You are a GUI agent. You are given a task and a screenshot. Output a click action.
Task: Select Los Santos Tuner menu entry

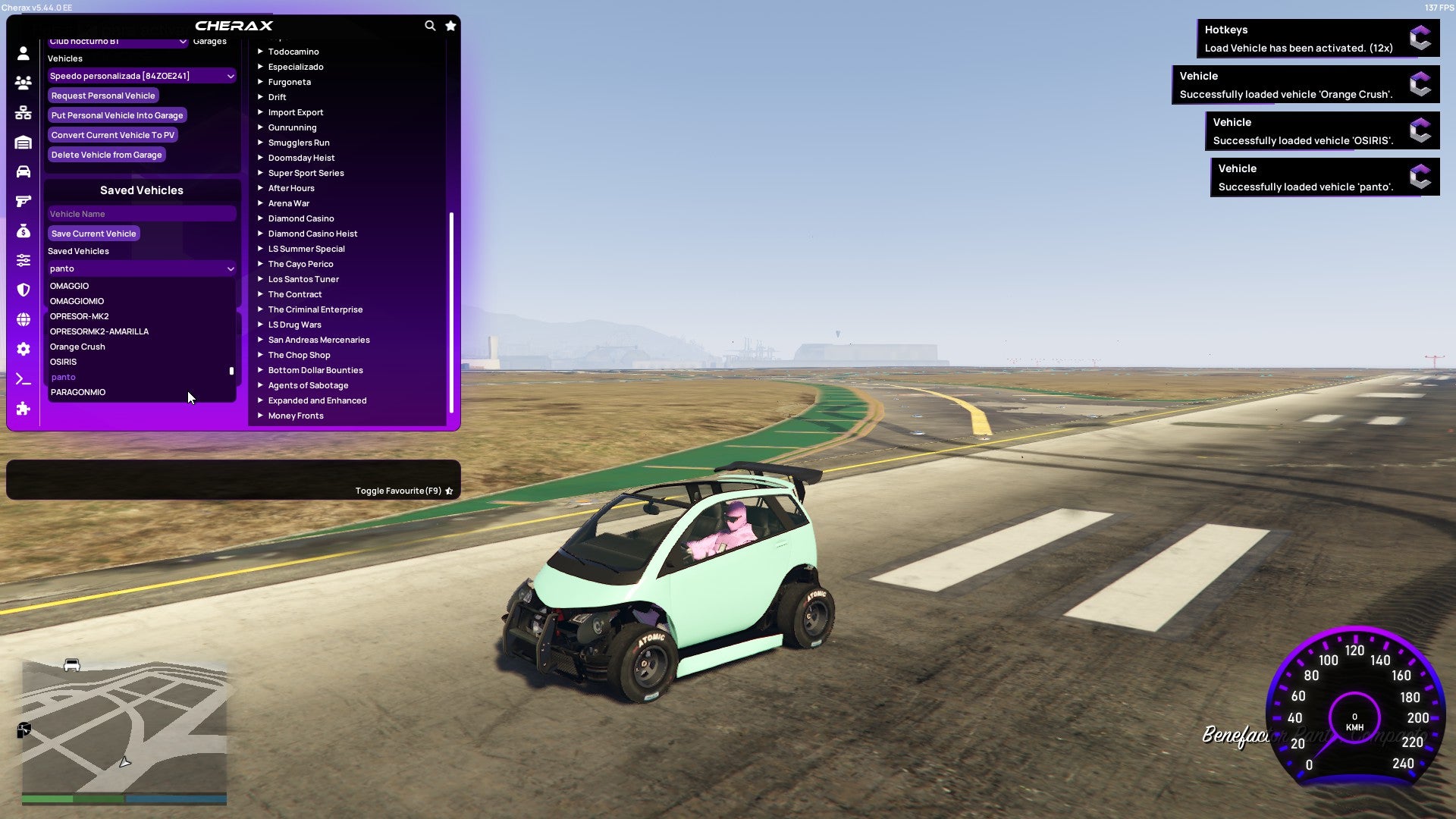pos(303,279)
